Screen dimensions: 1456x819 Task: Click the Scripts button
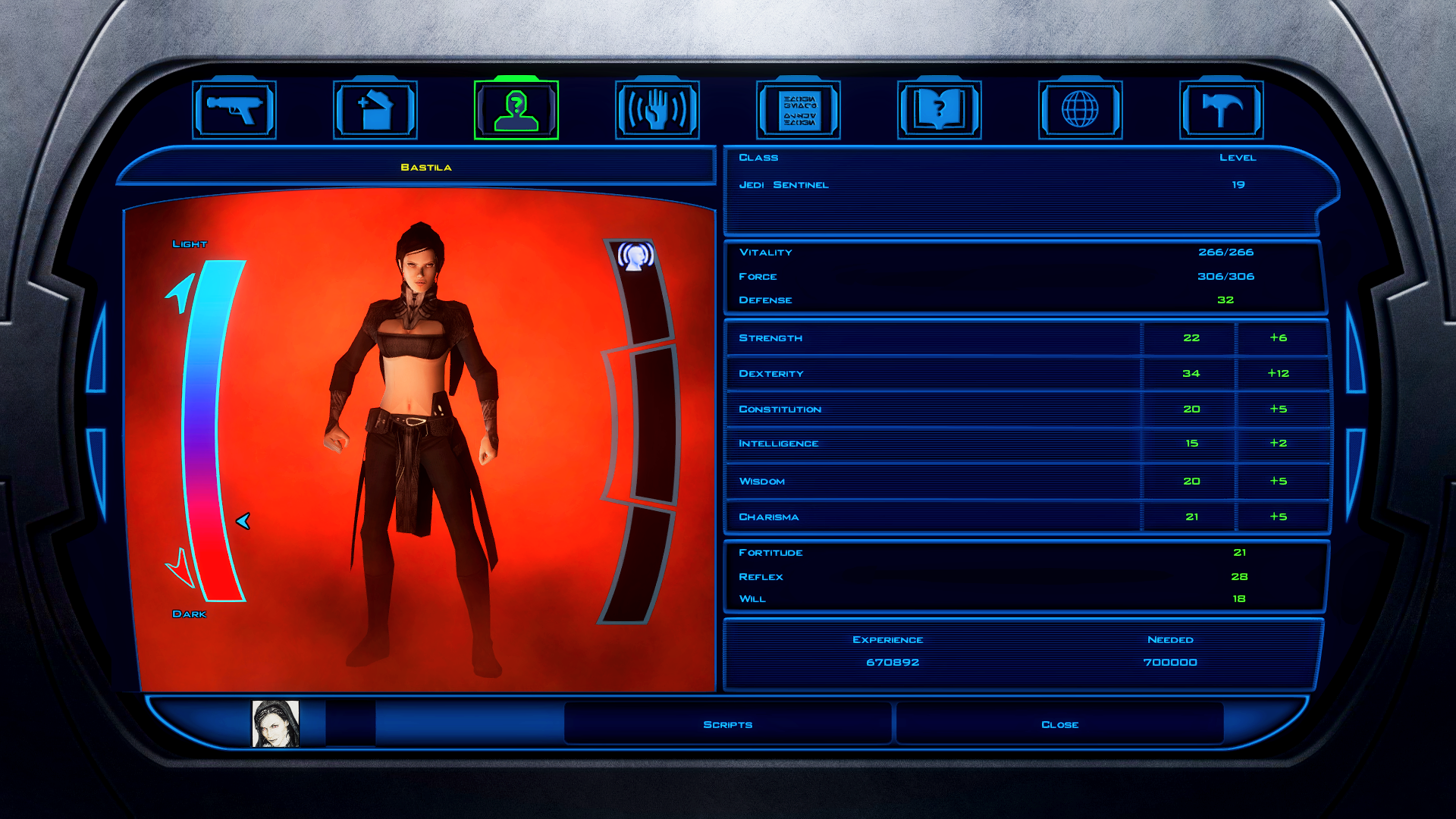(x=728, y=724)
